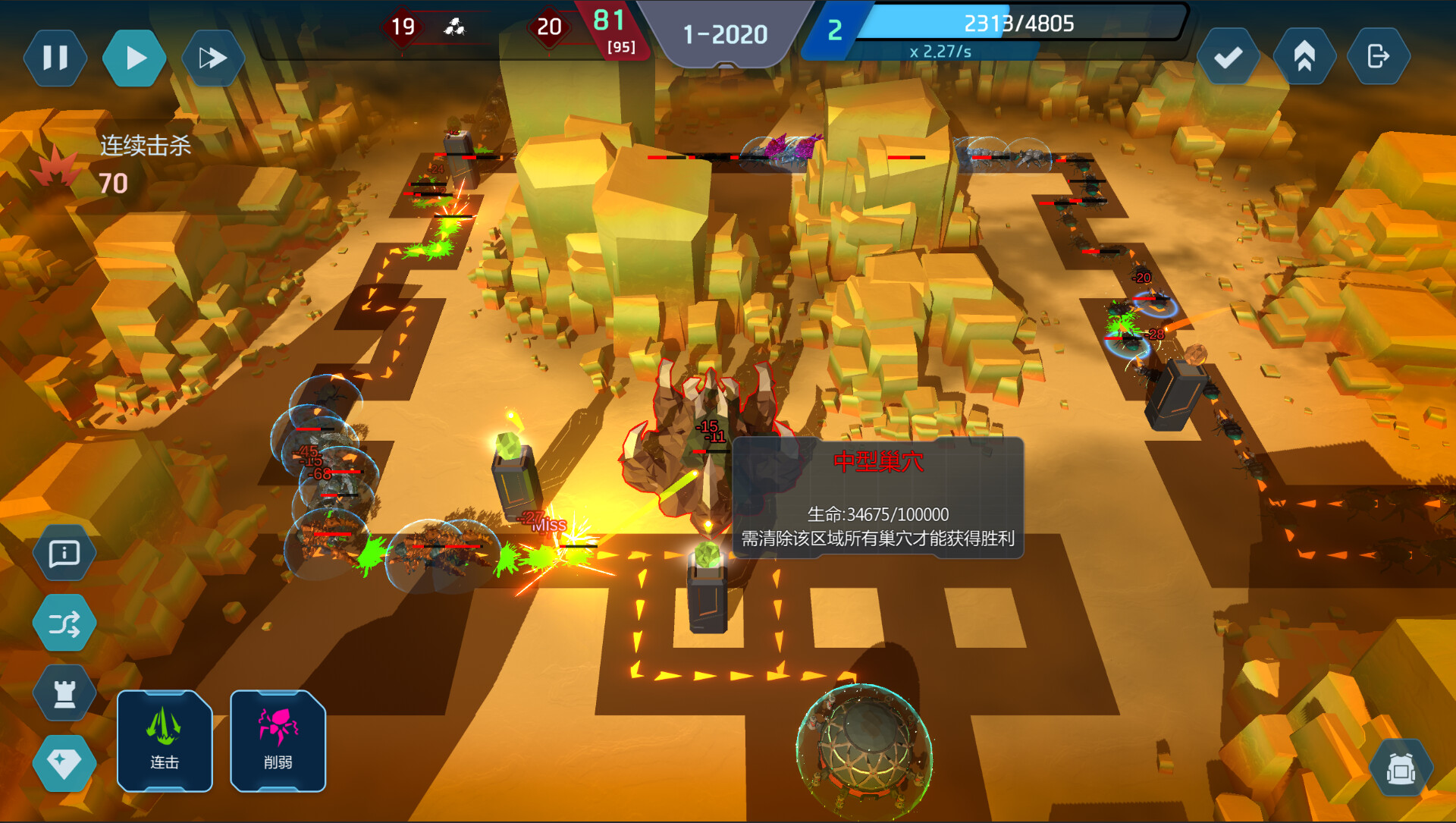
Task: Click the 2313/4805 resource bar
Action: tap(1019, 24)
